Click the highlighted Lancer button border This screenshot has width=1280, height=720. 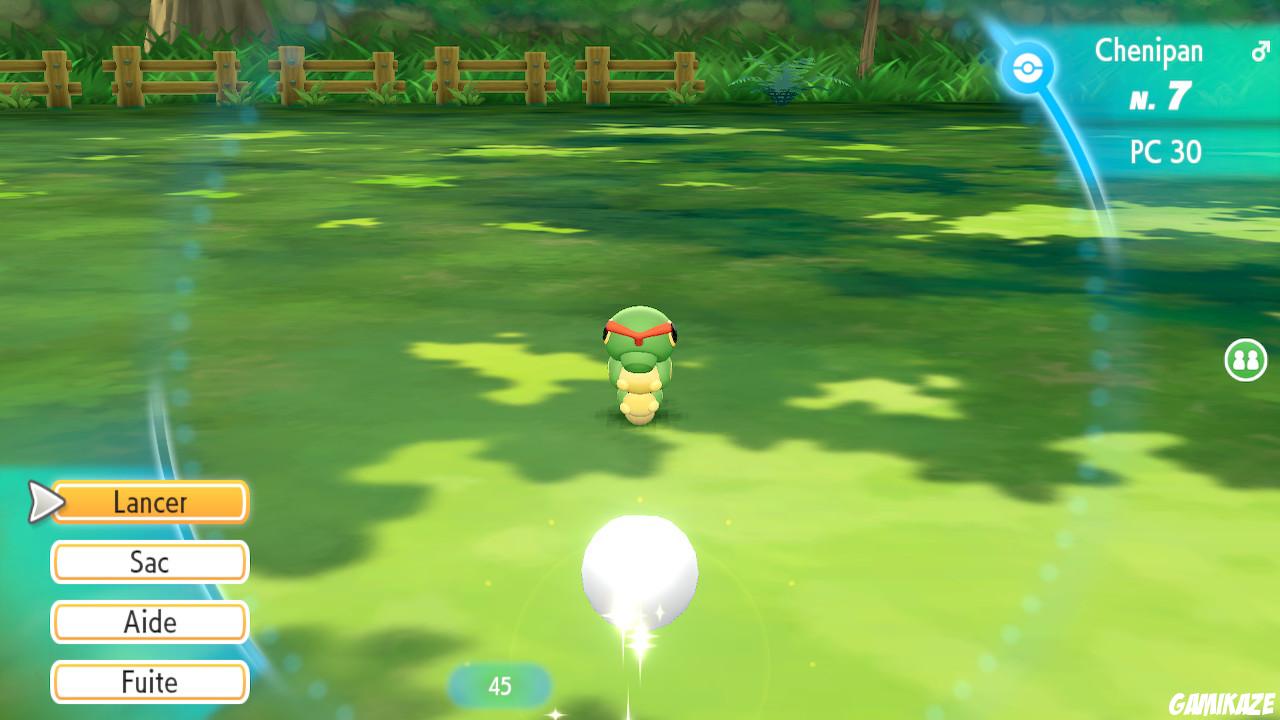click(x=148, y=484)
